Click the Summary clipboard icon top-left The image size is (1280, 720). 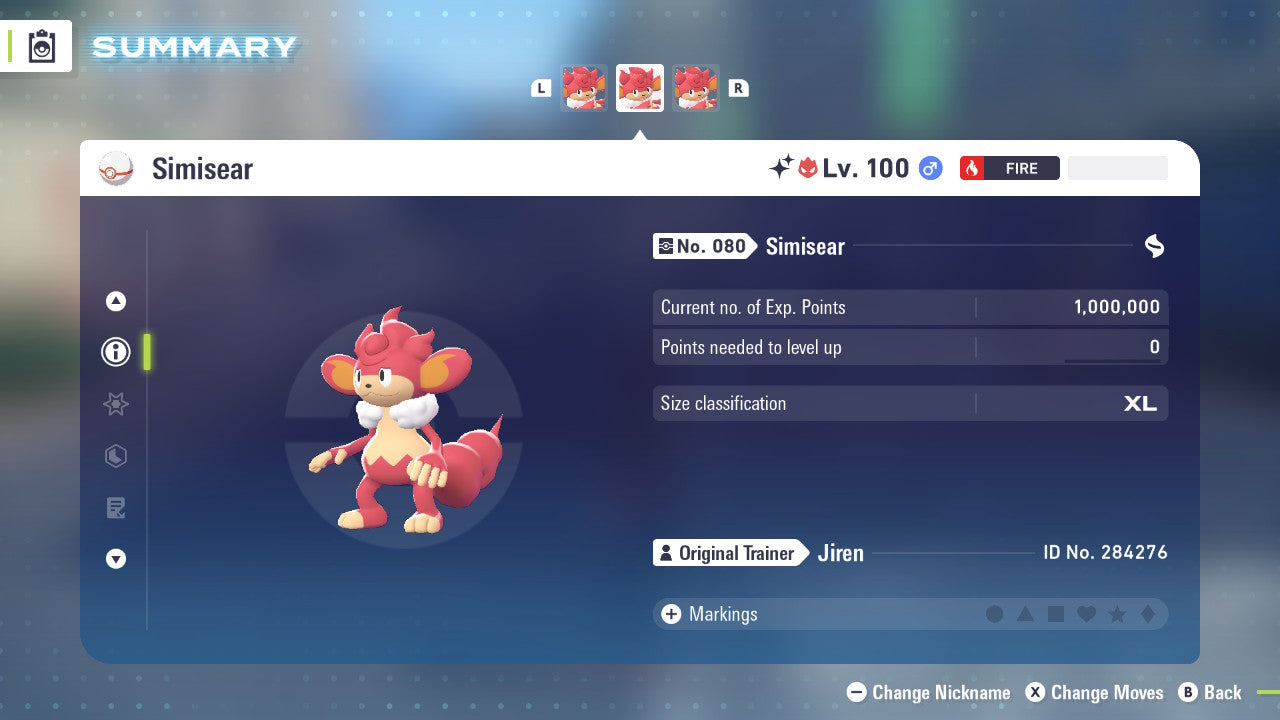coord(40,46)
